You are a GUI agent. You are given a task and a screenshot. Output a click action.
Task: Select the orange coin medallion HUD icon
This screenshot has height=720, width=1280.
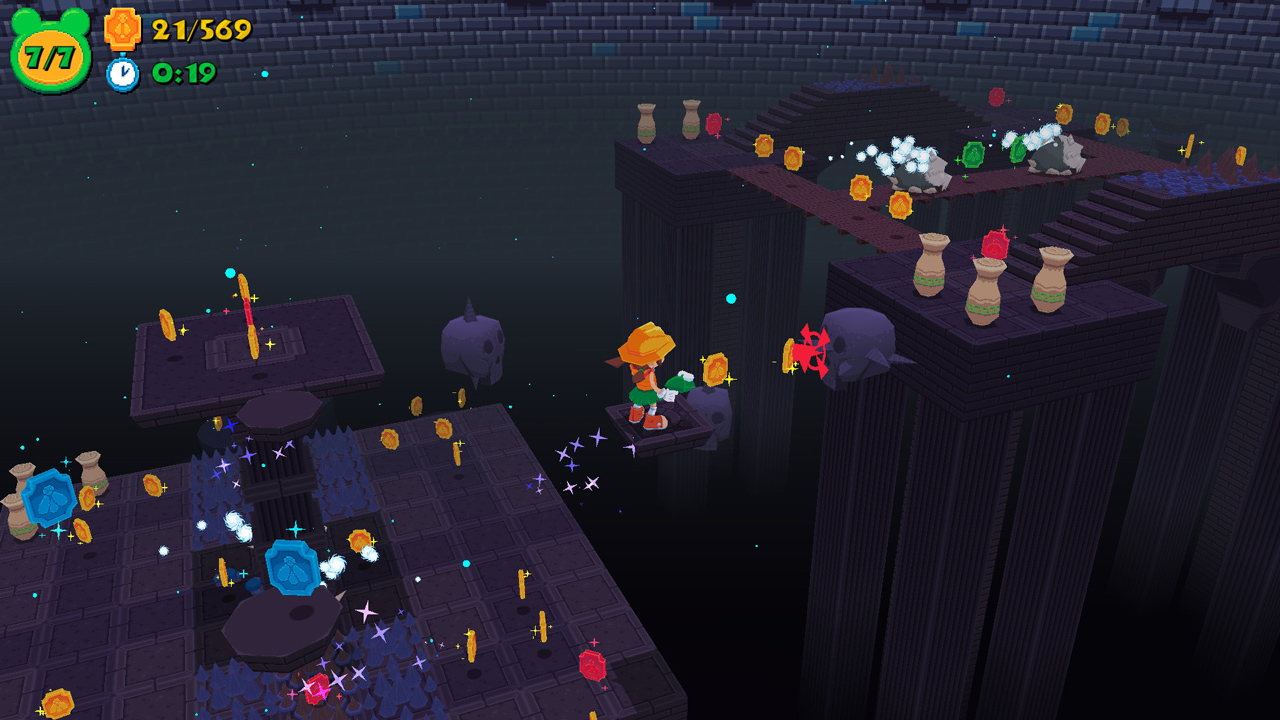[x=122, y=28]
